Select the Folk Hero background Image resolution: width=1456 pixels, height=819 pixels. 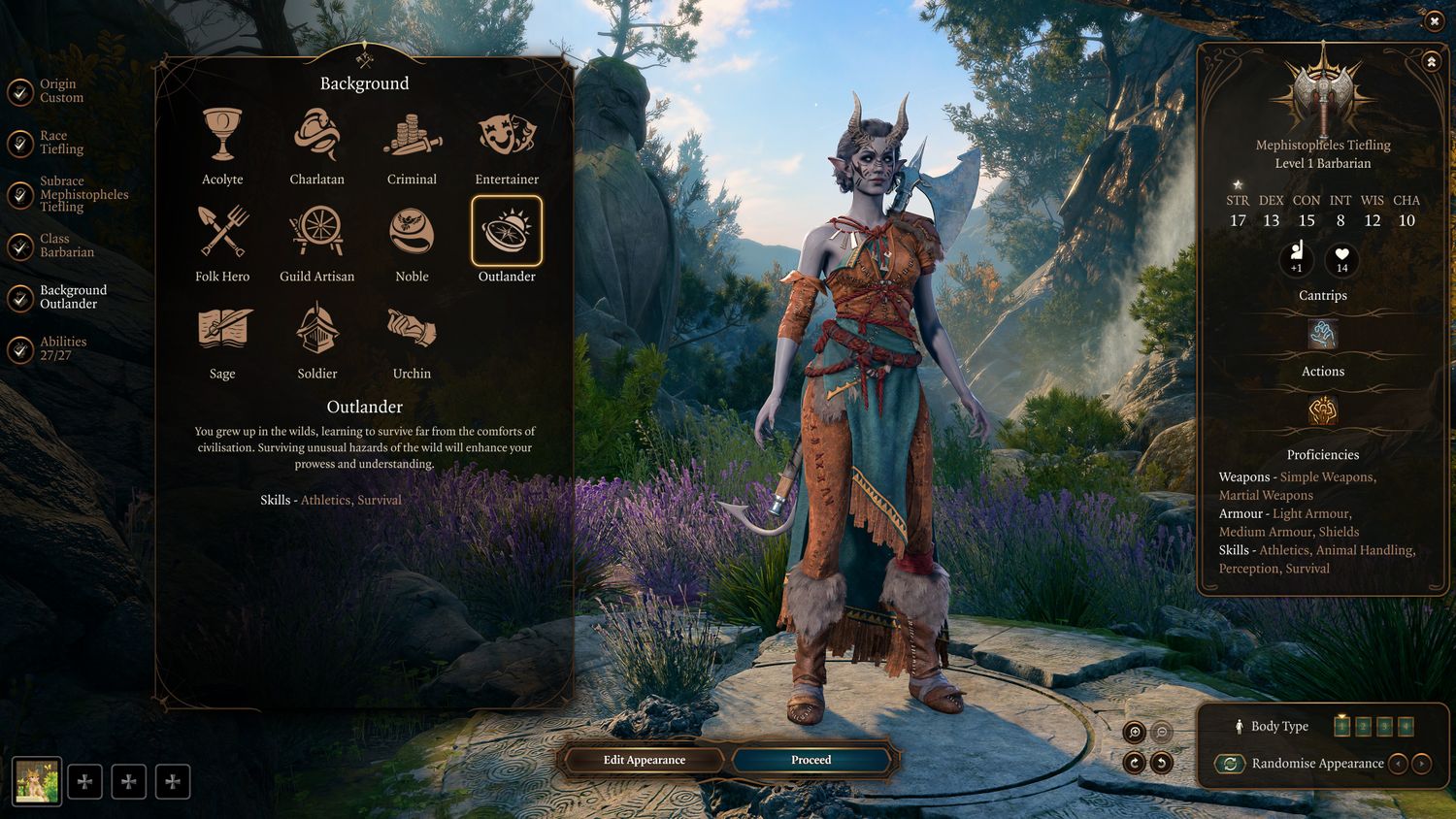tap(222, 233)
